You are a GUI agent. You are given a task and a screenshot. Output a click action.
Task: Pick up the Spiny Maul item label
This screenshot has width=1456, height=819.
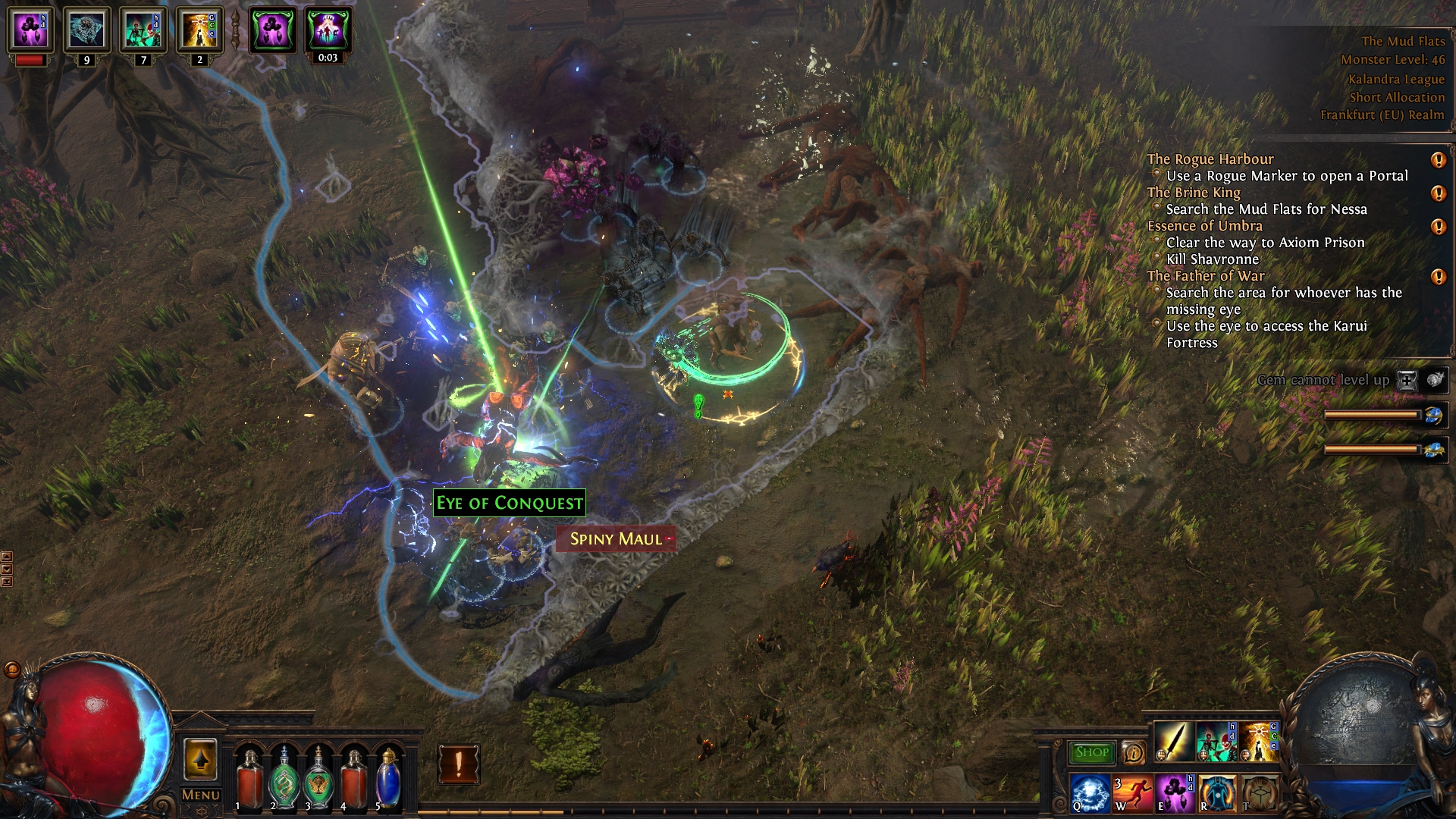[x=616, y=539]
